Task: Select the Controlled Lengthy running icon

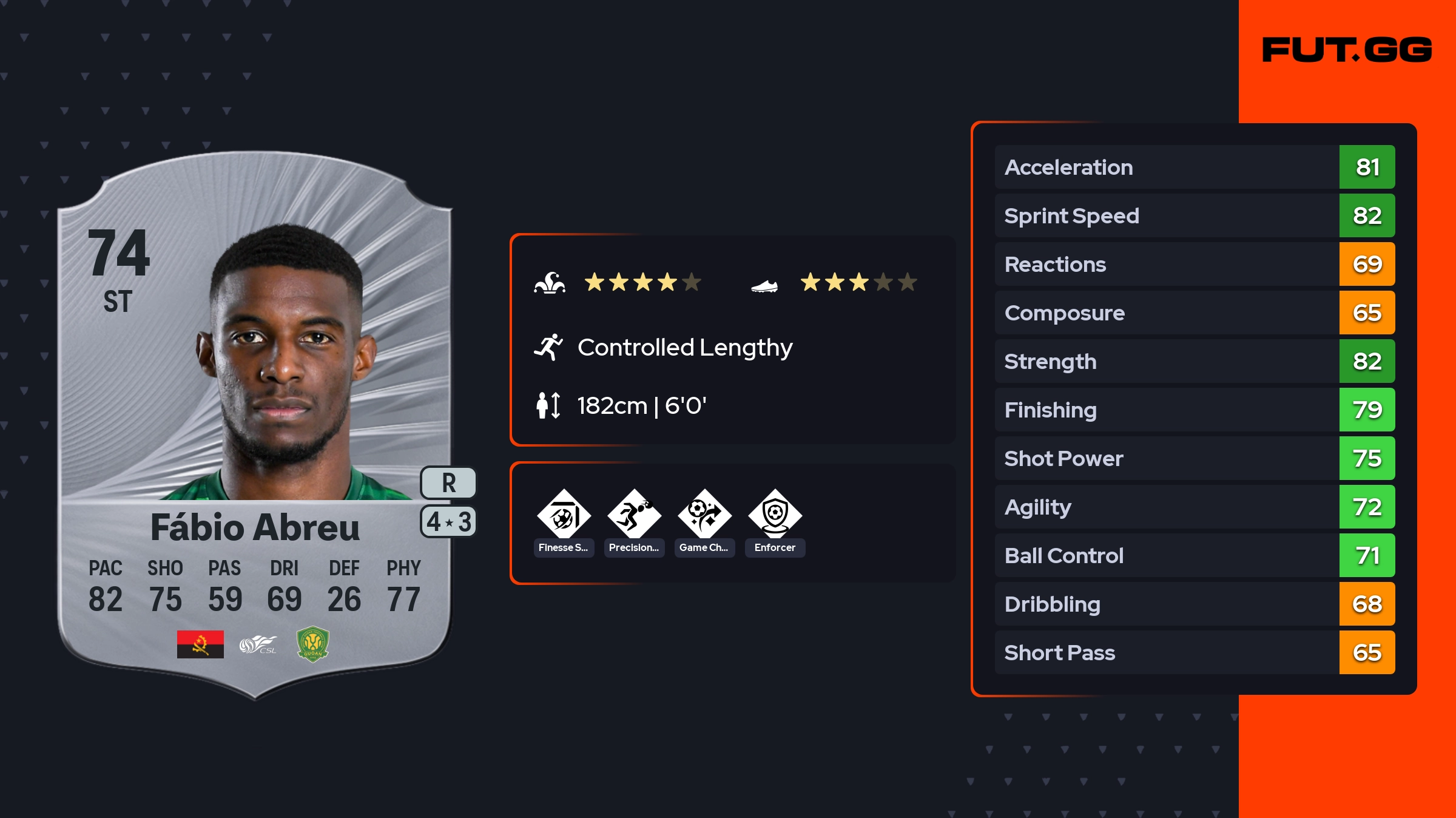Action: (x=548, y=347)
